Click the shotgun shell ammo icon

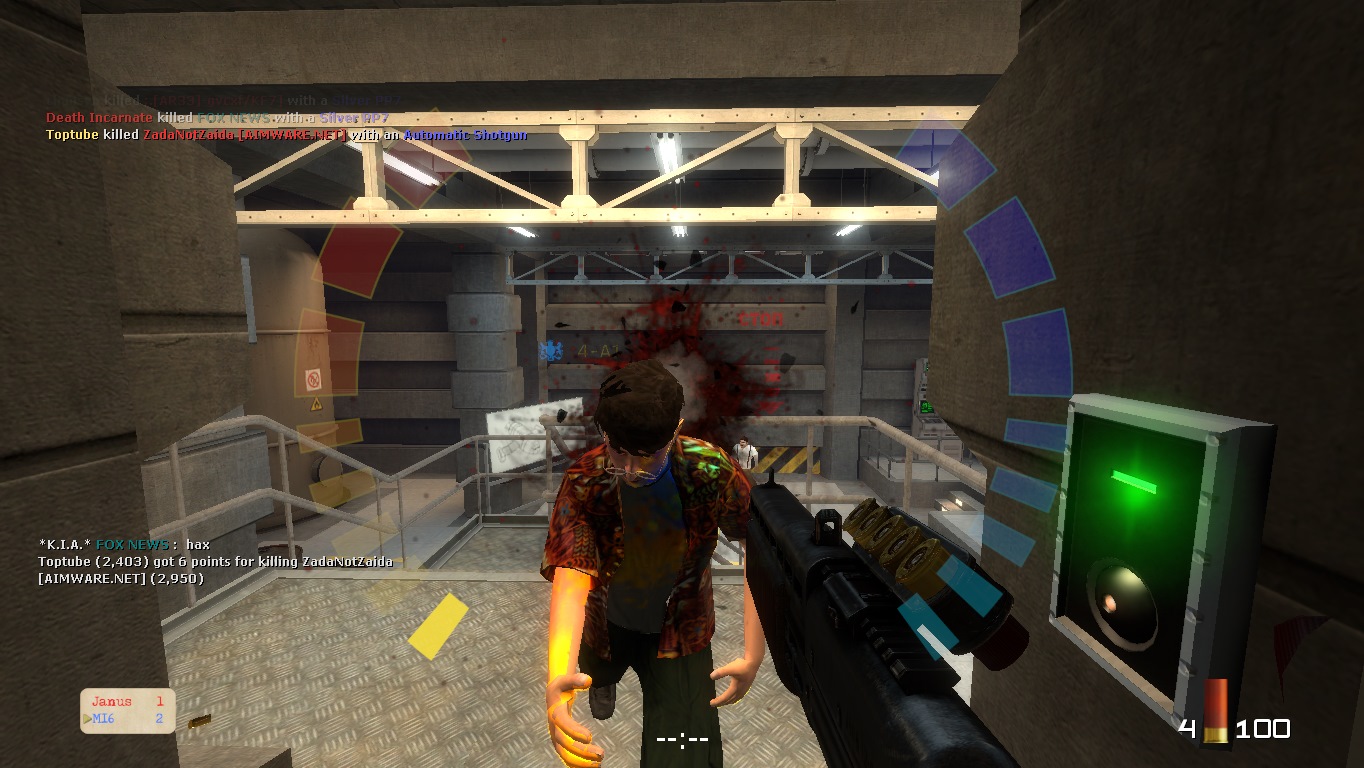tap(1215, 712)
